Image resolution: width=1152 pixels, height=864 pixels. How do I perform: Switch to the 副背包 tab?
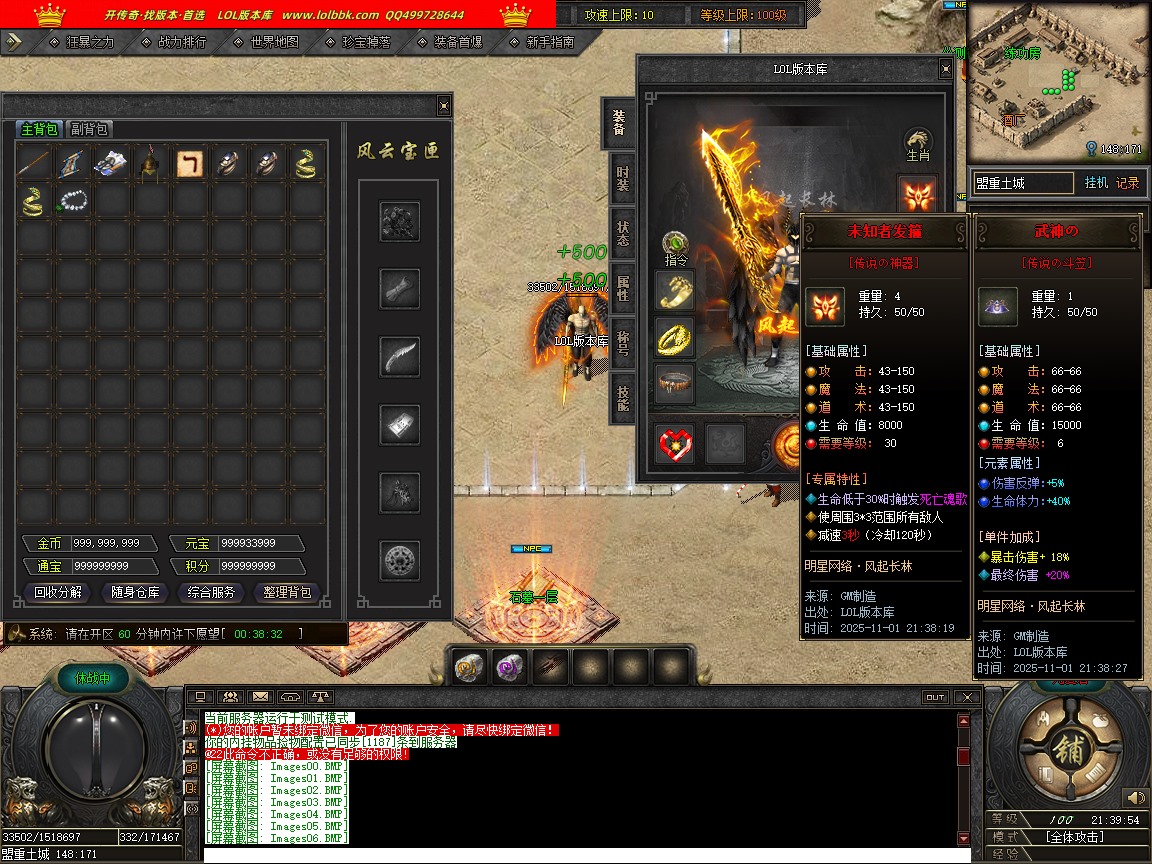click(x=89, y=129)
